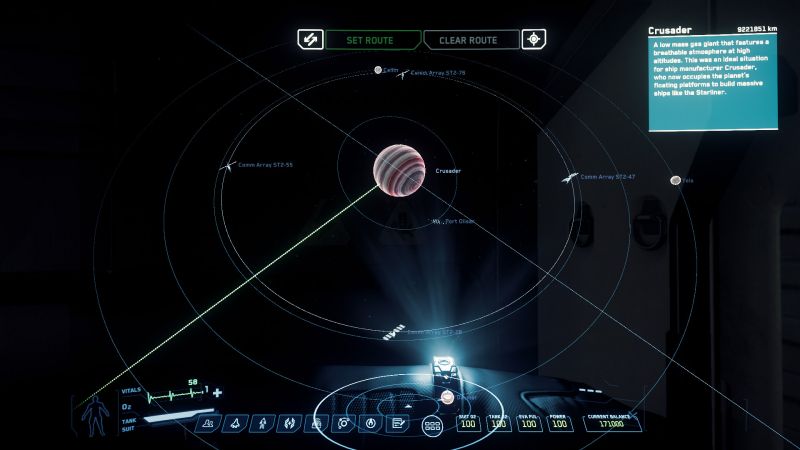The width and height of the screenshot is (800, 450).
Task: Toggle the swap-arrows button beside Set Route
Action: coord(307,40)
